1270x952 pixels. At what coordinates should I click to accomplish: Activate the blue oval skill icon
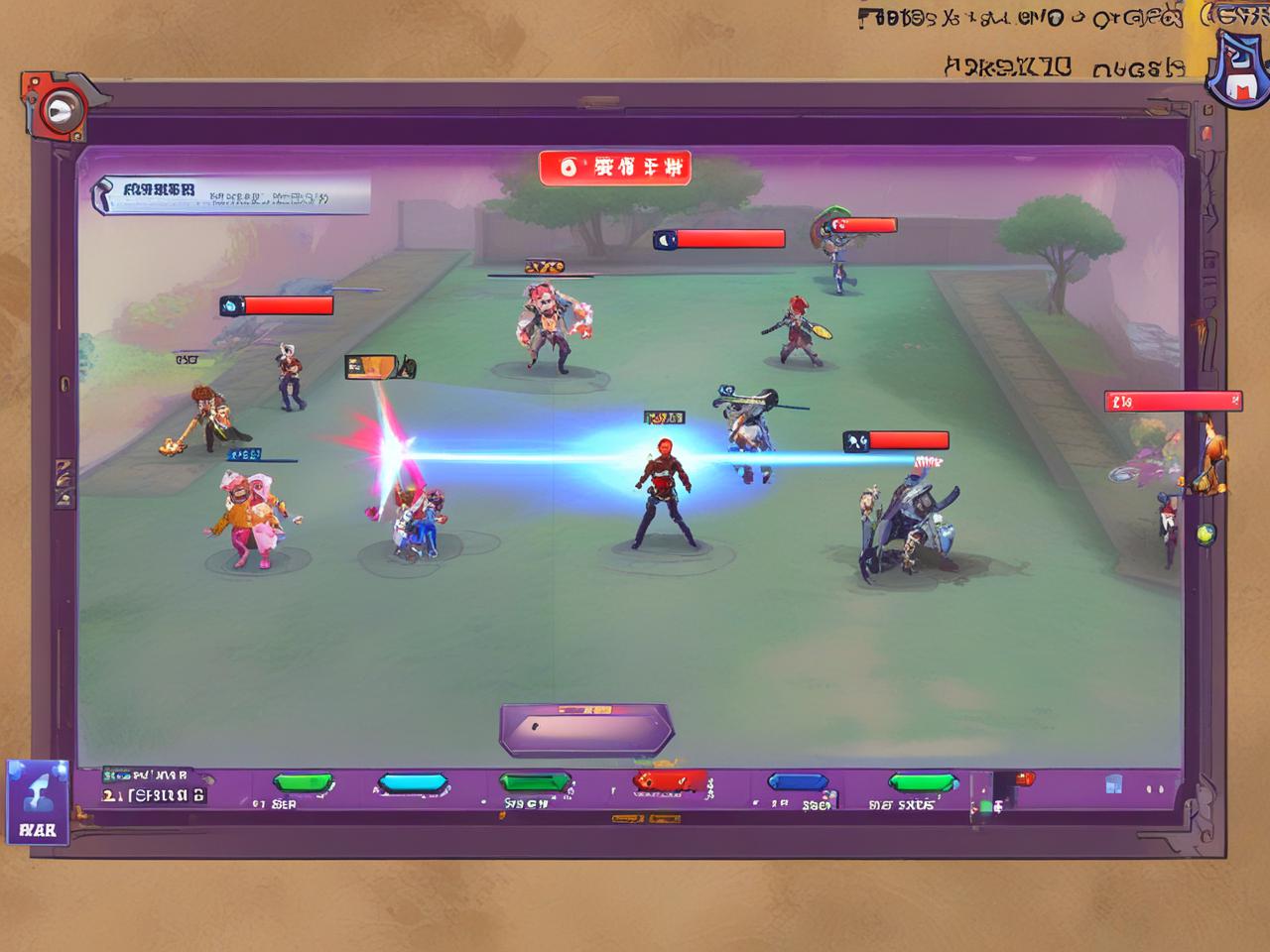coord(414,783)
